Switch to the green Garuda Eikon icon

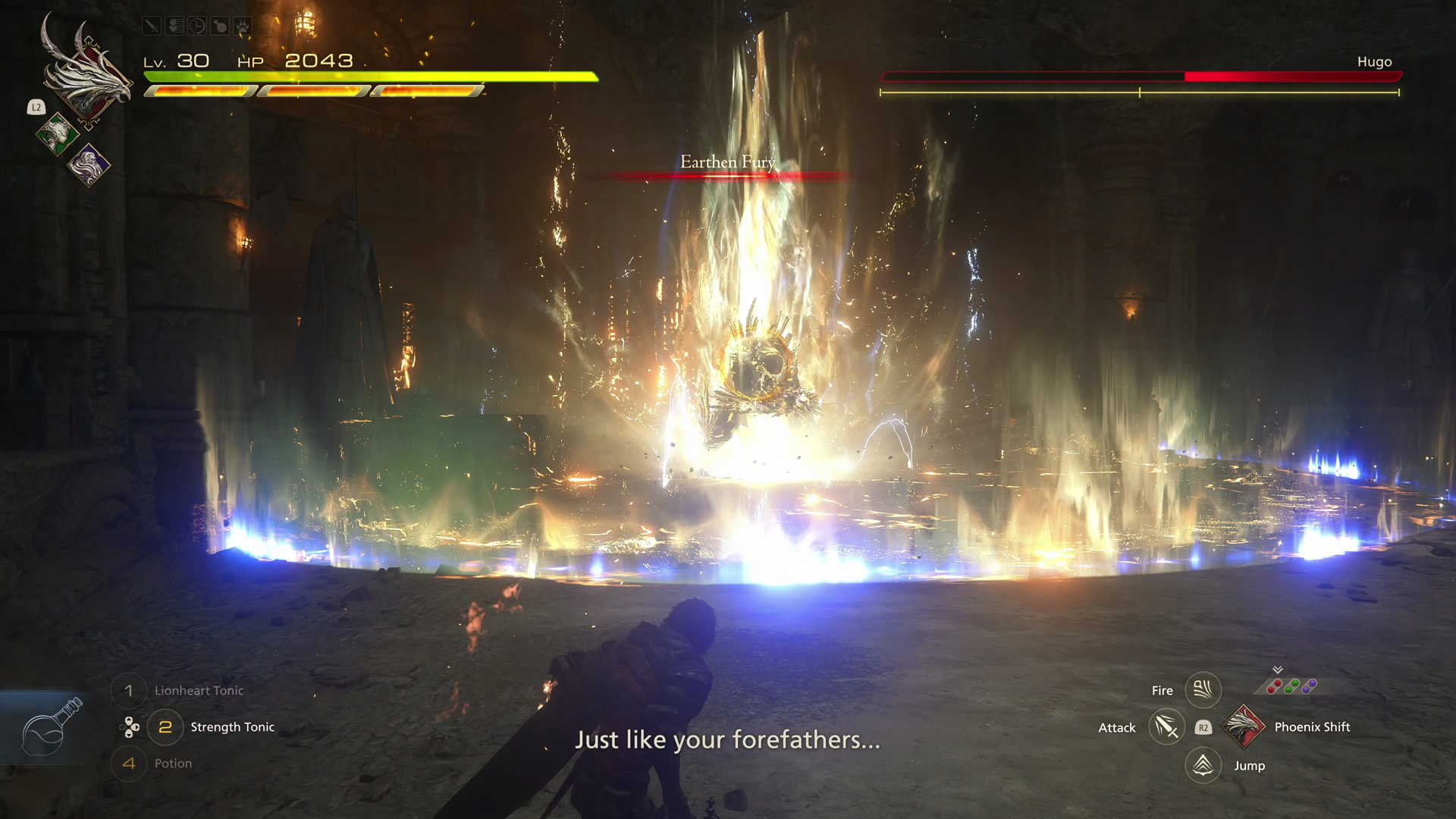click(57, 134)
